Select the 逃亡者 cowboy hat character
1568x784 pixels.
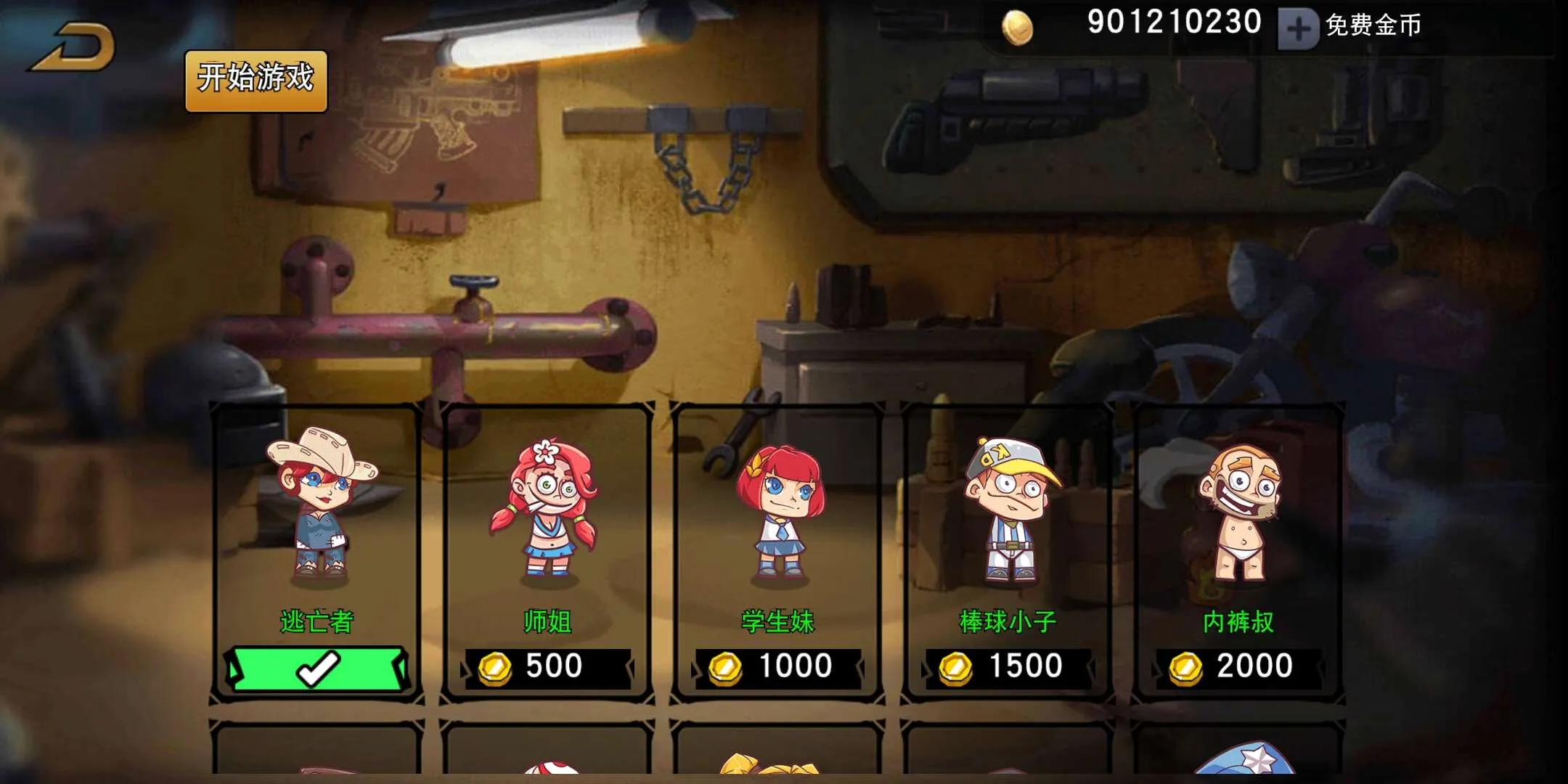click(x=317, y=508)
